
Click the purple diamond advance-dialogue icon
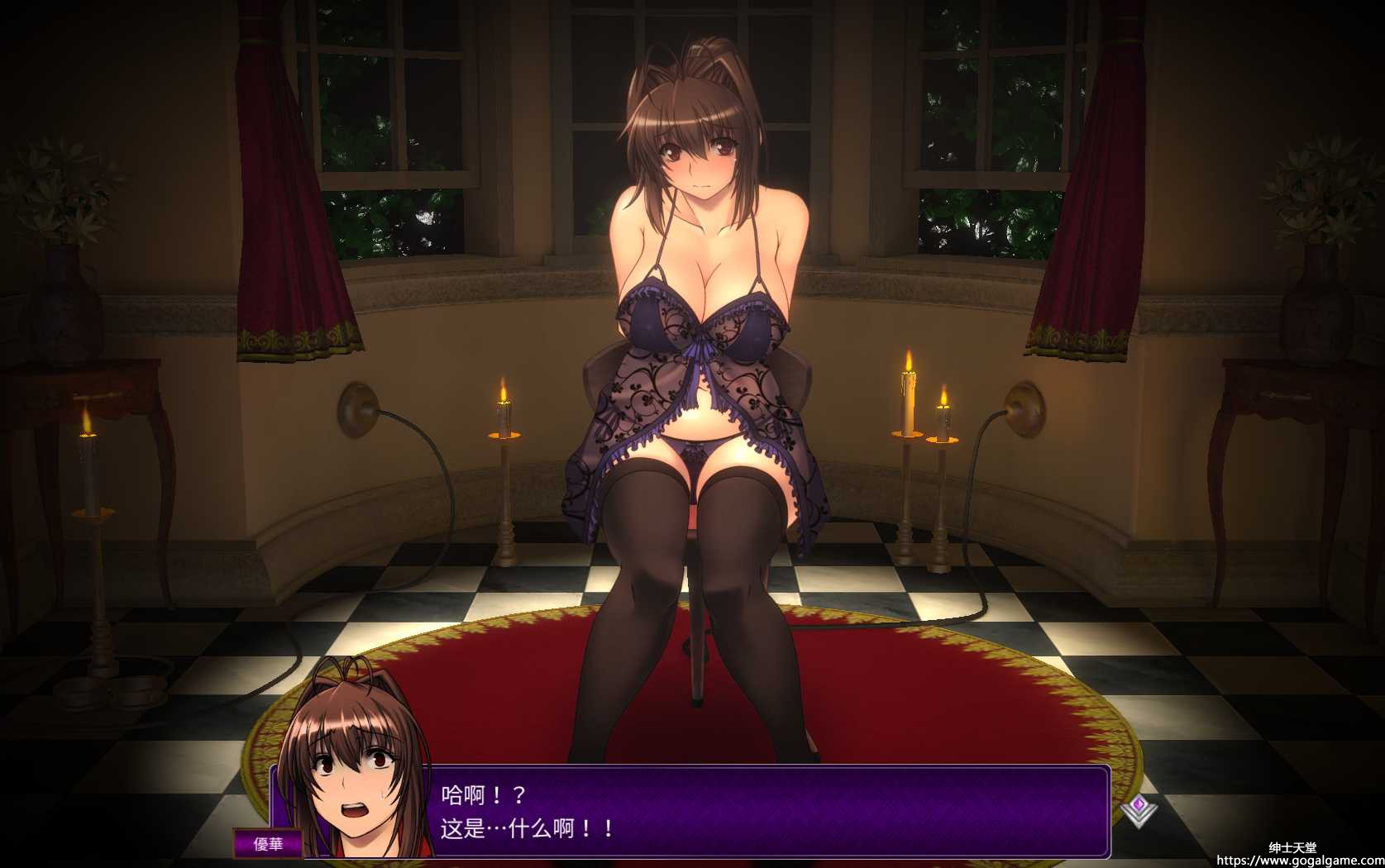pos(1139,808)
